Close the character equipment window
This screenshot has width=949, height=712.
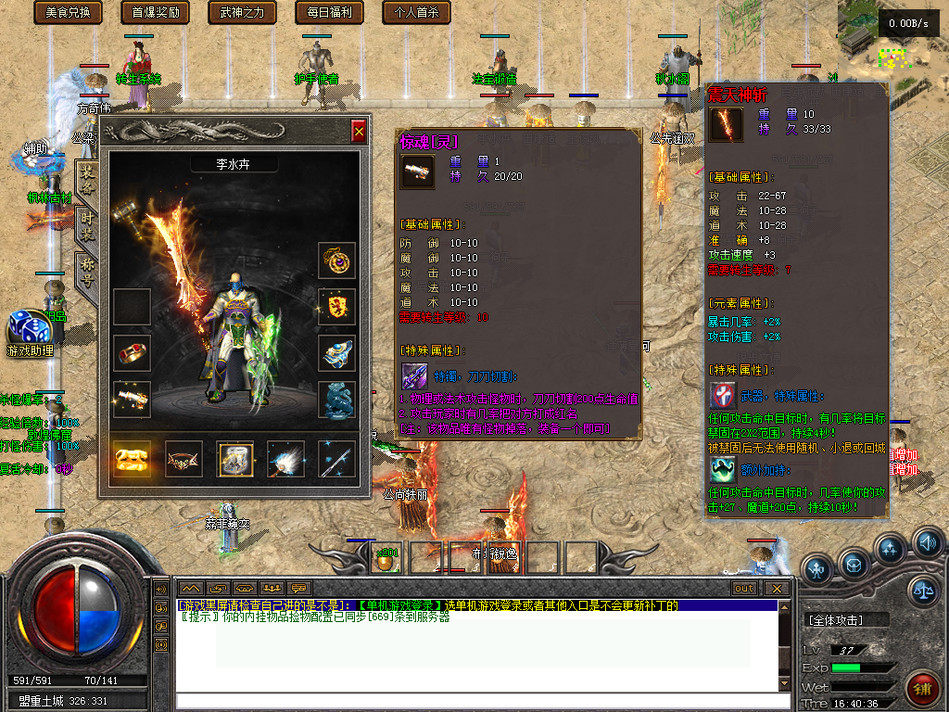(359, 131)
